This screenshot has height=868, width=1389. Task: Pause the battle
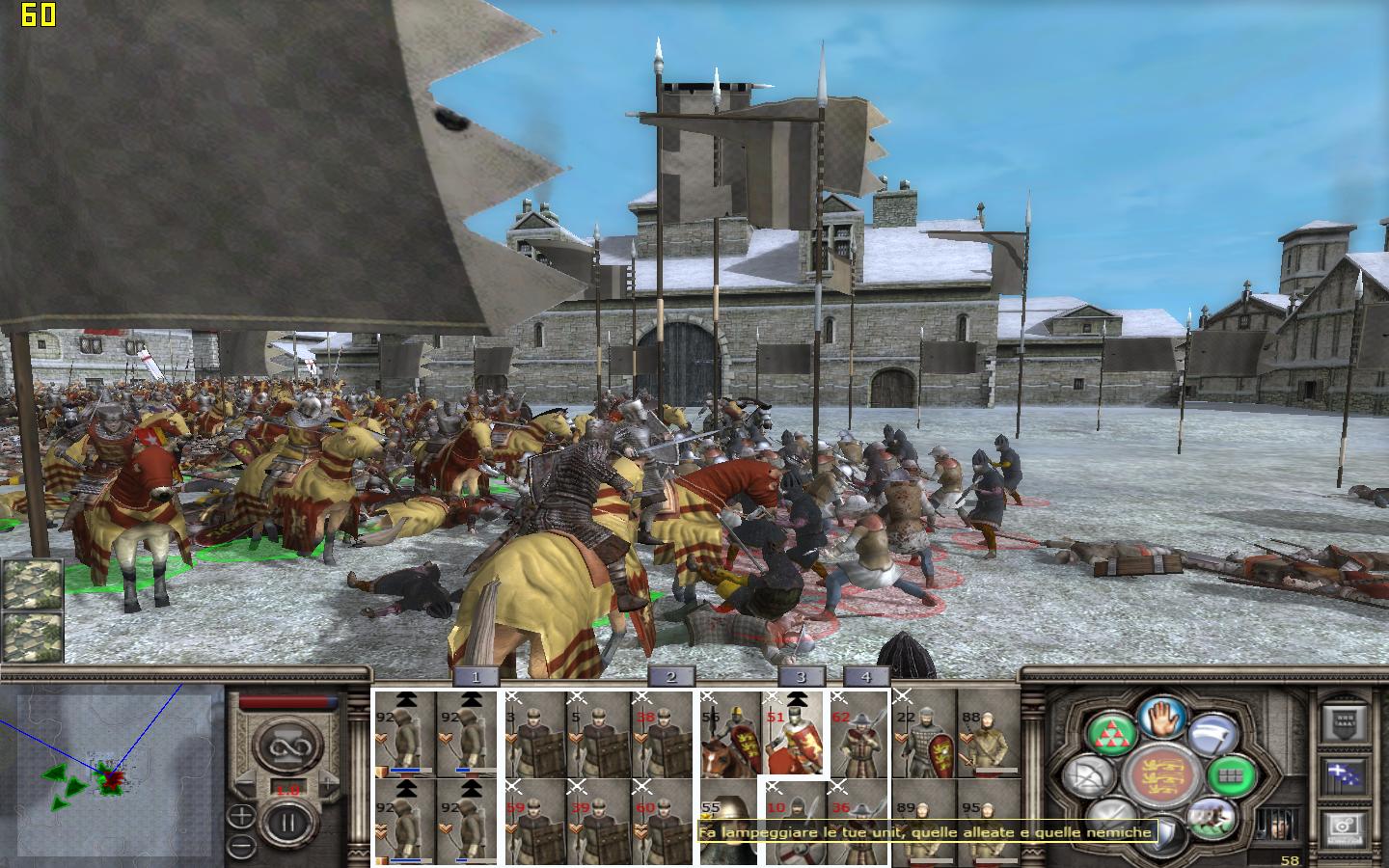pos(286,825)
